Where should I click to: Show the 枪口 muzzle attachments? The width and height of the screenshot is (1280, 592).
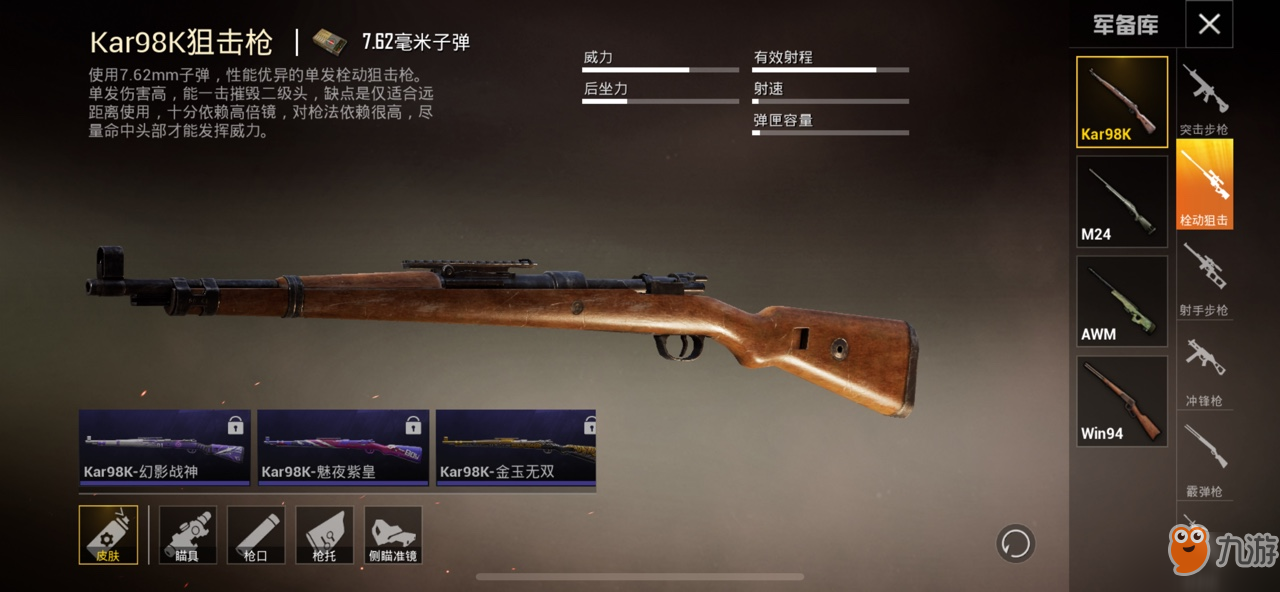255,534
